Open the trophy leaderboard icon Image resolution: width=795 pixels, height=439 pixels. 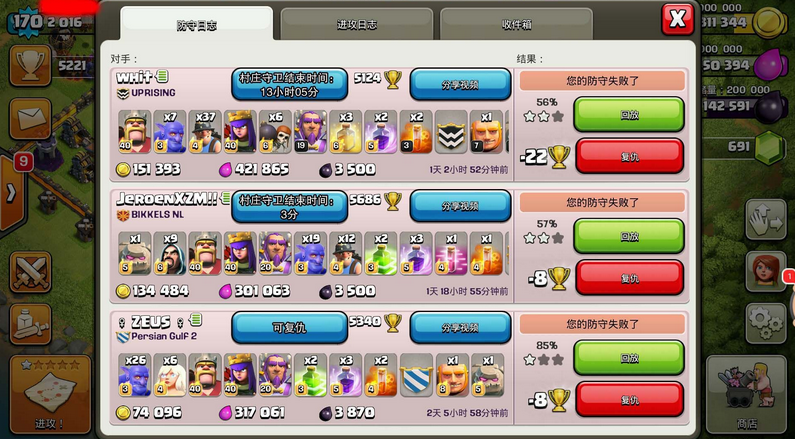coord(30,65)
